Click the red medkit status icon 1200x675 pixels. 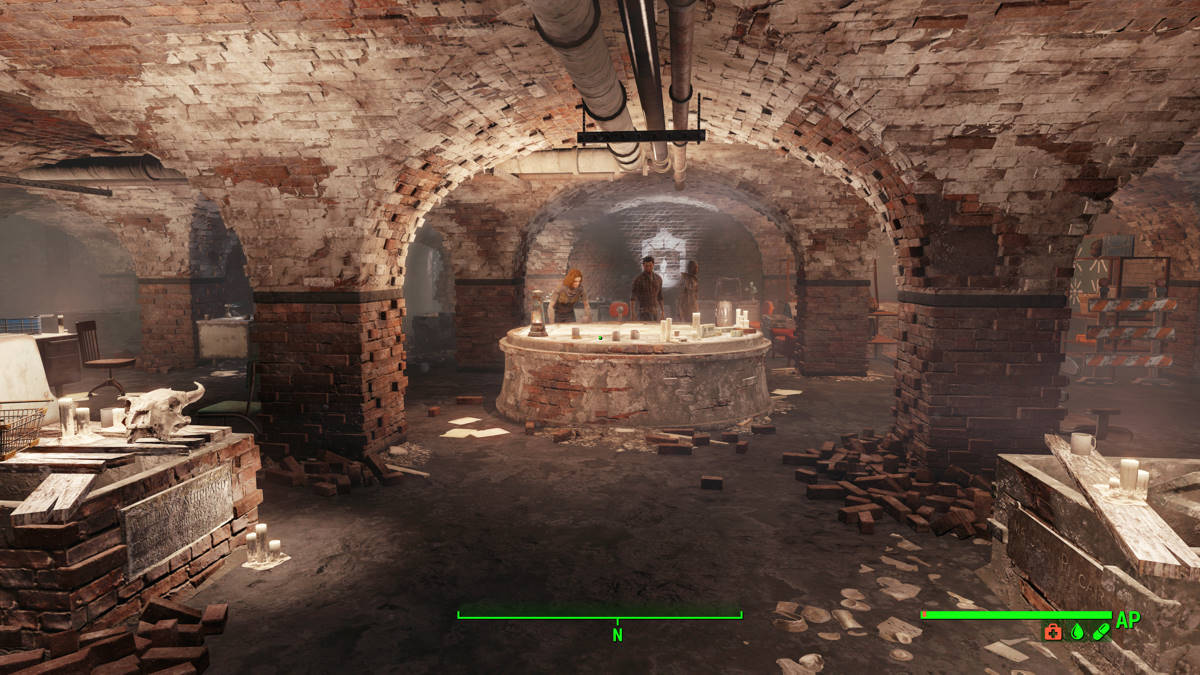click(x=1053, y=632)
